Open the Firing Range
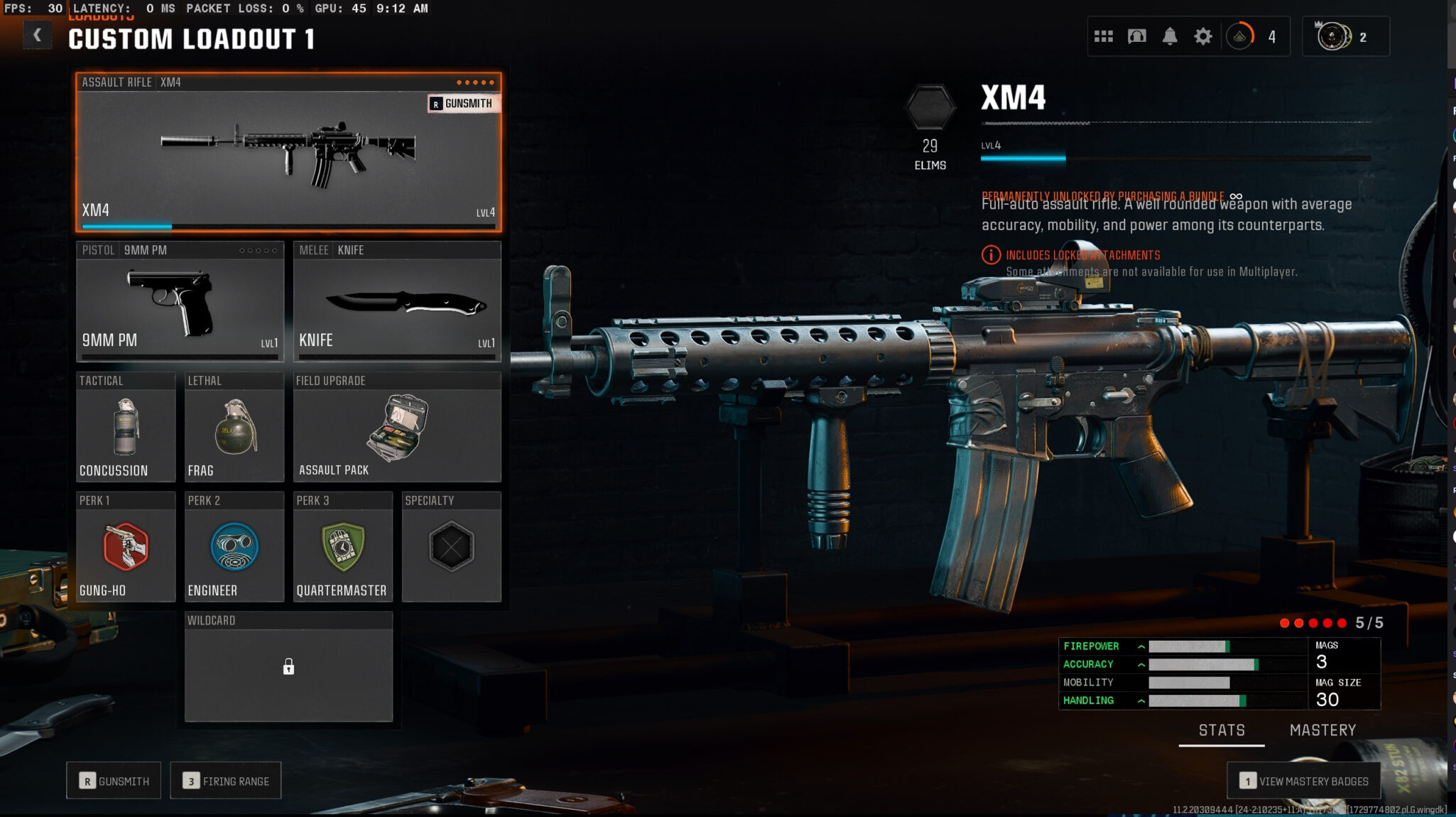The width and height of the screenshot is (1456, 817). [x=226, y=781]
